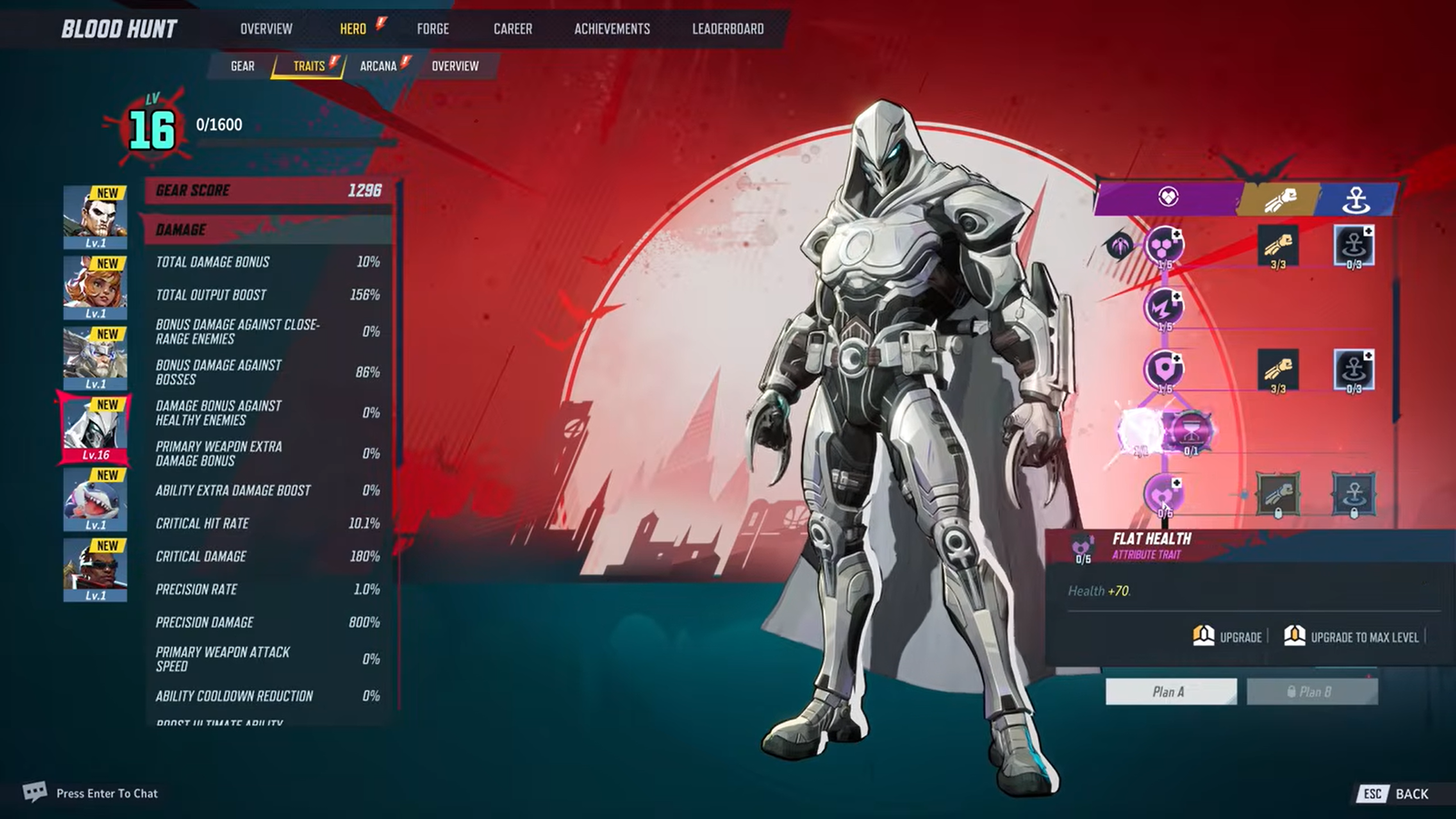Viewport: 1456px width, 819px height.
Task: Switch to the gold gauntlet trait category
Action: coord(1281,198)
